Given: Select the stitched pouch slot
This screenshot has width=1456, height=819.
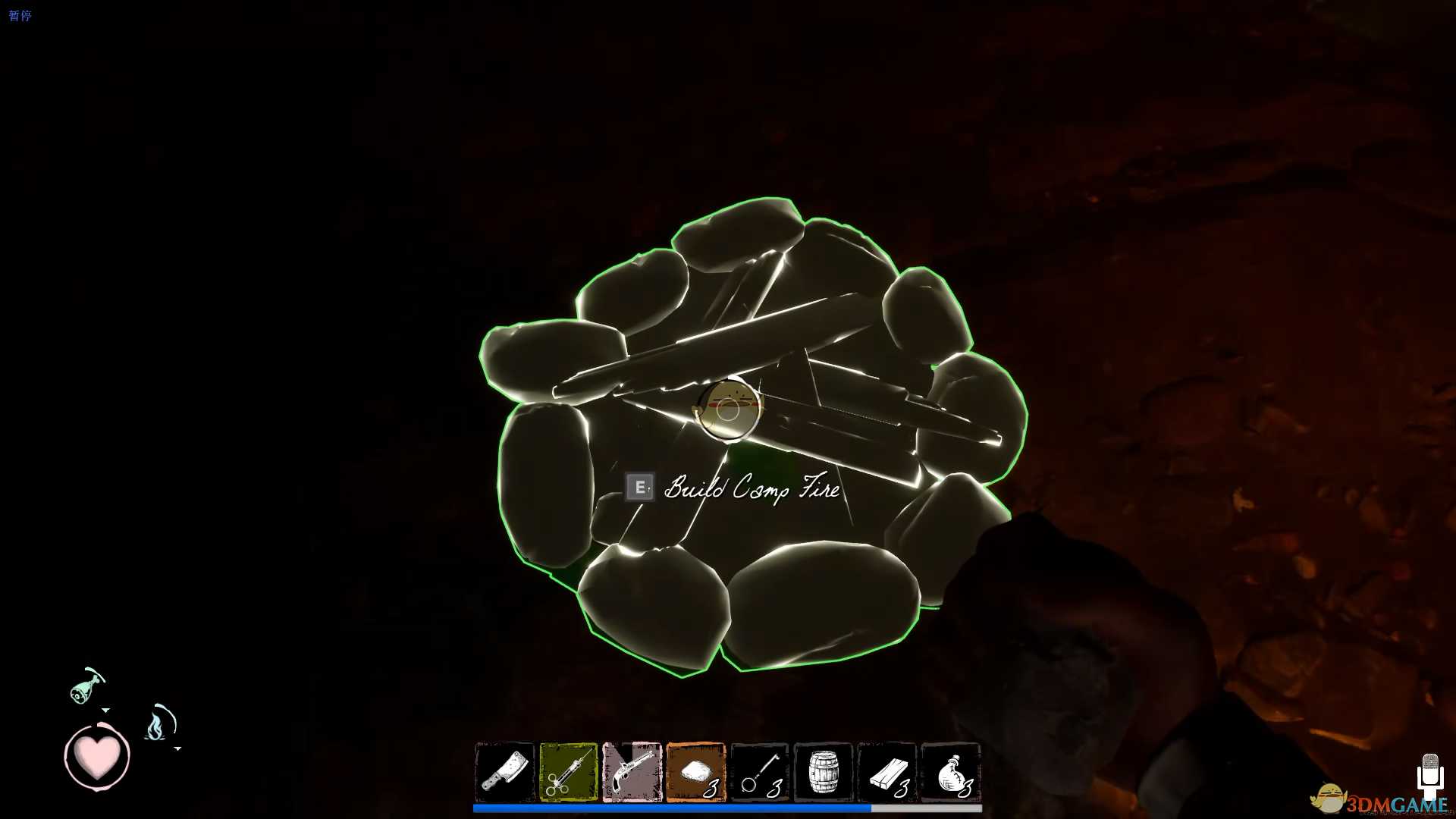Looking at the screenshot, I should (951, 772).
